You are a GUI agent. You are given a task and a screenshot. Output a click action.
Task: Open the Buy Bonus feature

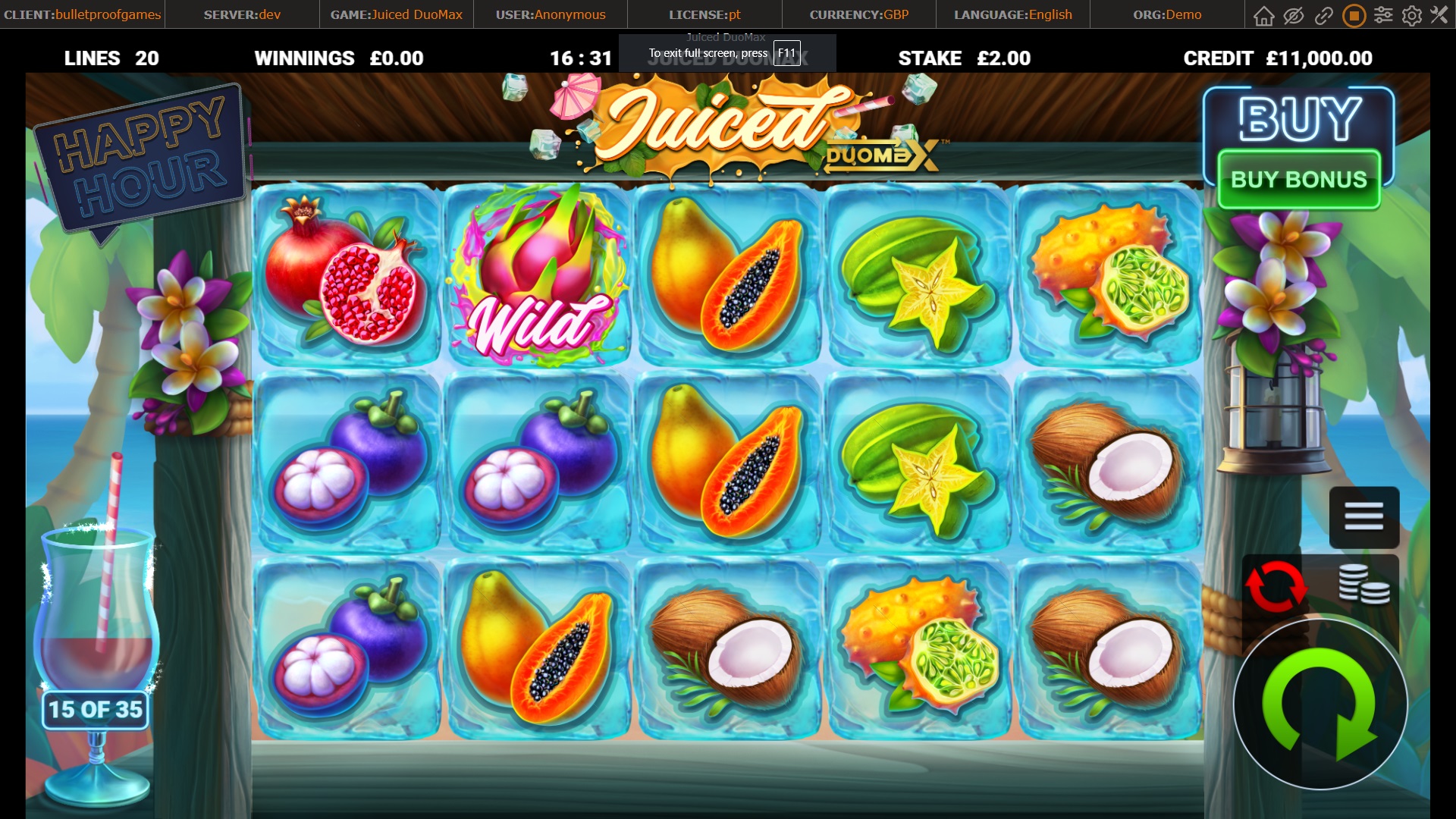tap(1298, 180)
